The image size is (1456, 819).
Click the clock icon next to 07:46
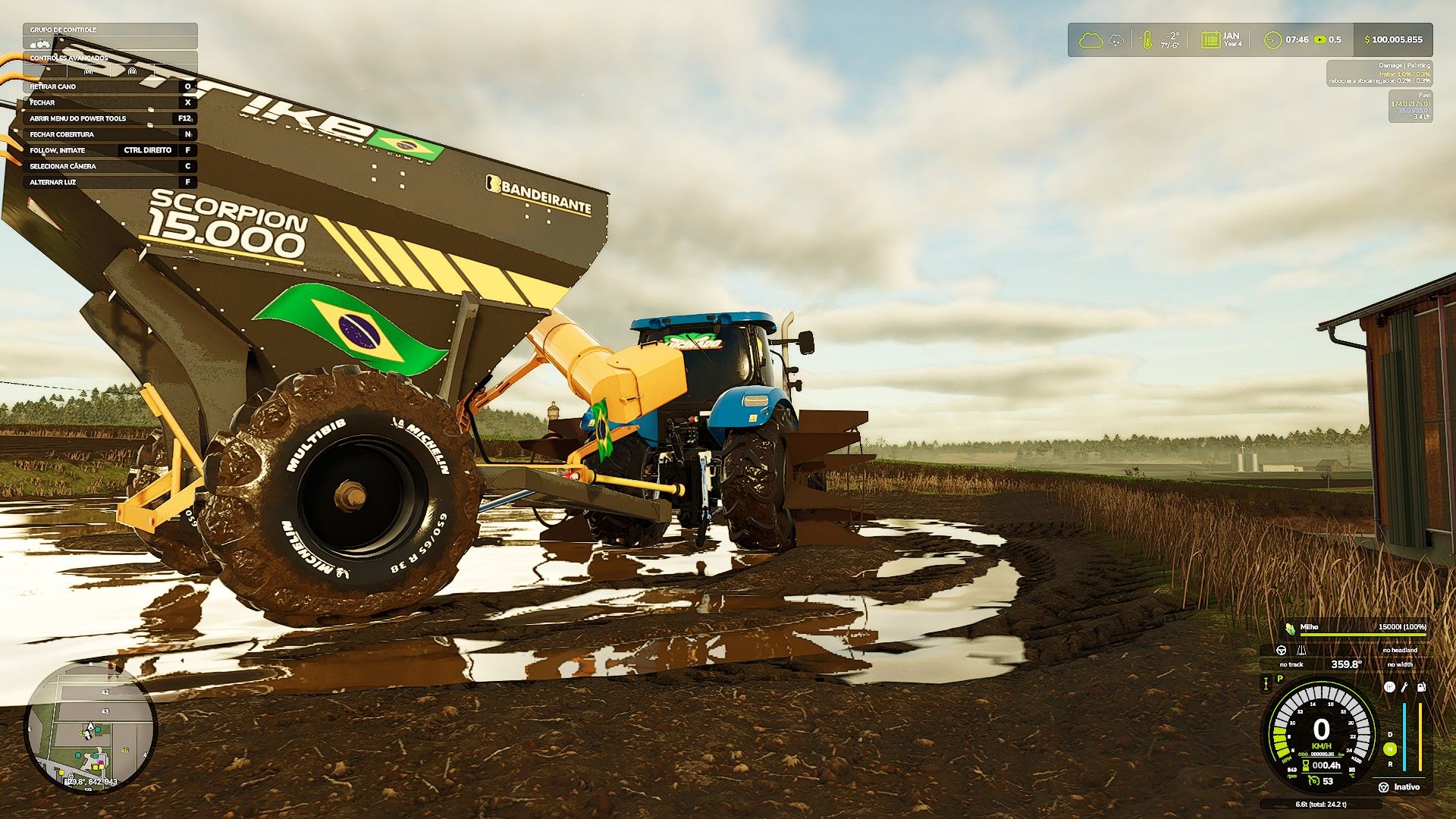[1272, 39]
